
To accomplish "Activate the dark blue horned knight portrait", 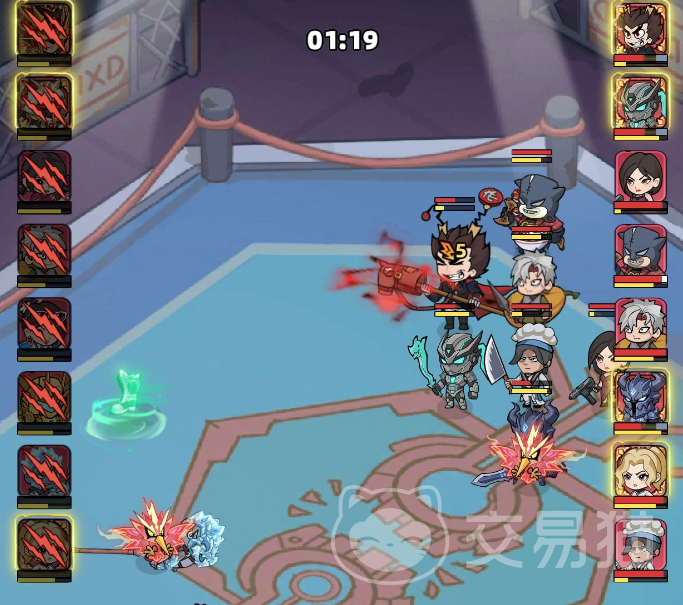I will point(640,397).
